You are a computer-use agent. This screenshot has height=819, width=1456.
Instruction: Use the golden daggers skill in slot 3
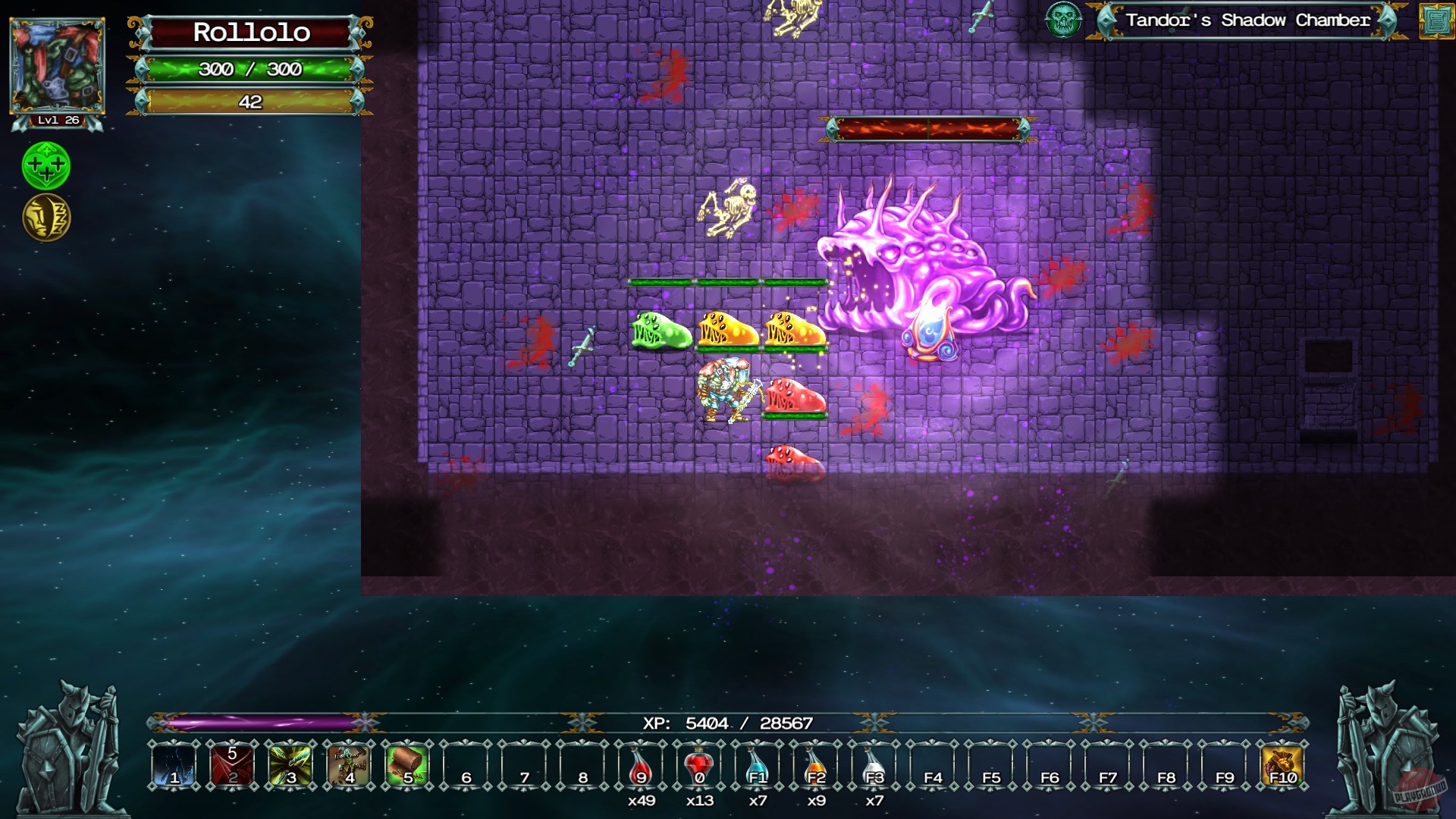(x=289, y=768)
